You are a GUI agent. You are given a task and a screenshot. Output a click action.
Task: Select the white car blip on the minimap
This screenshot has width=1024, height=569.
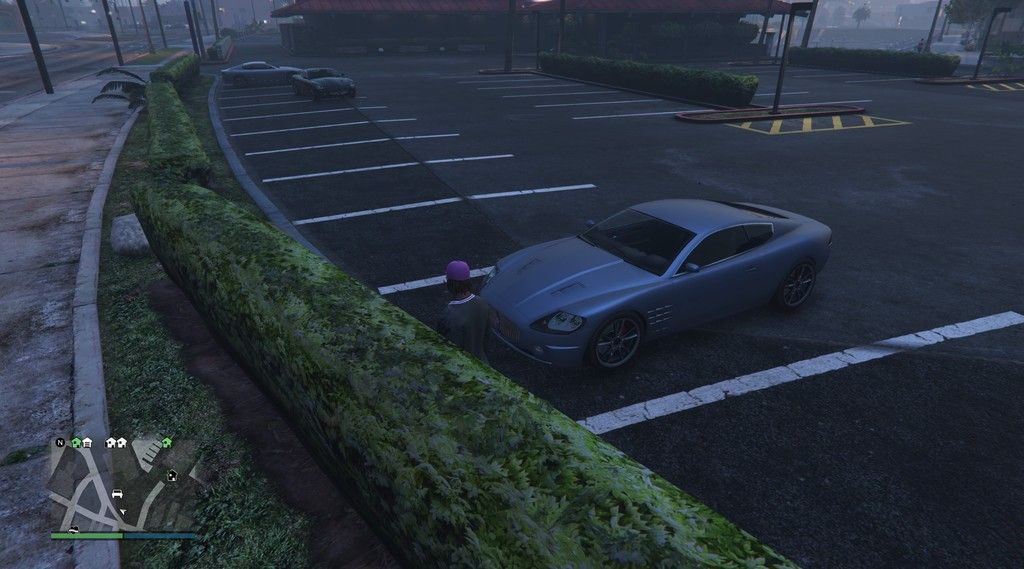[x=117, y=494]
